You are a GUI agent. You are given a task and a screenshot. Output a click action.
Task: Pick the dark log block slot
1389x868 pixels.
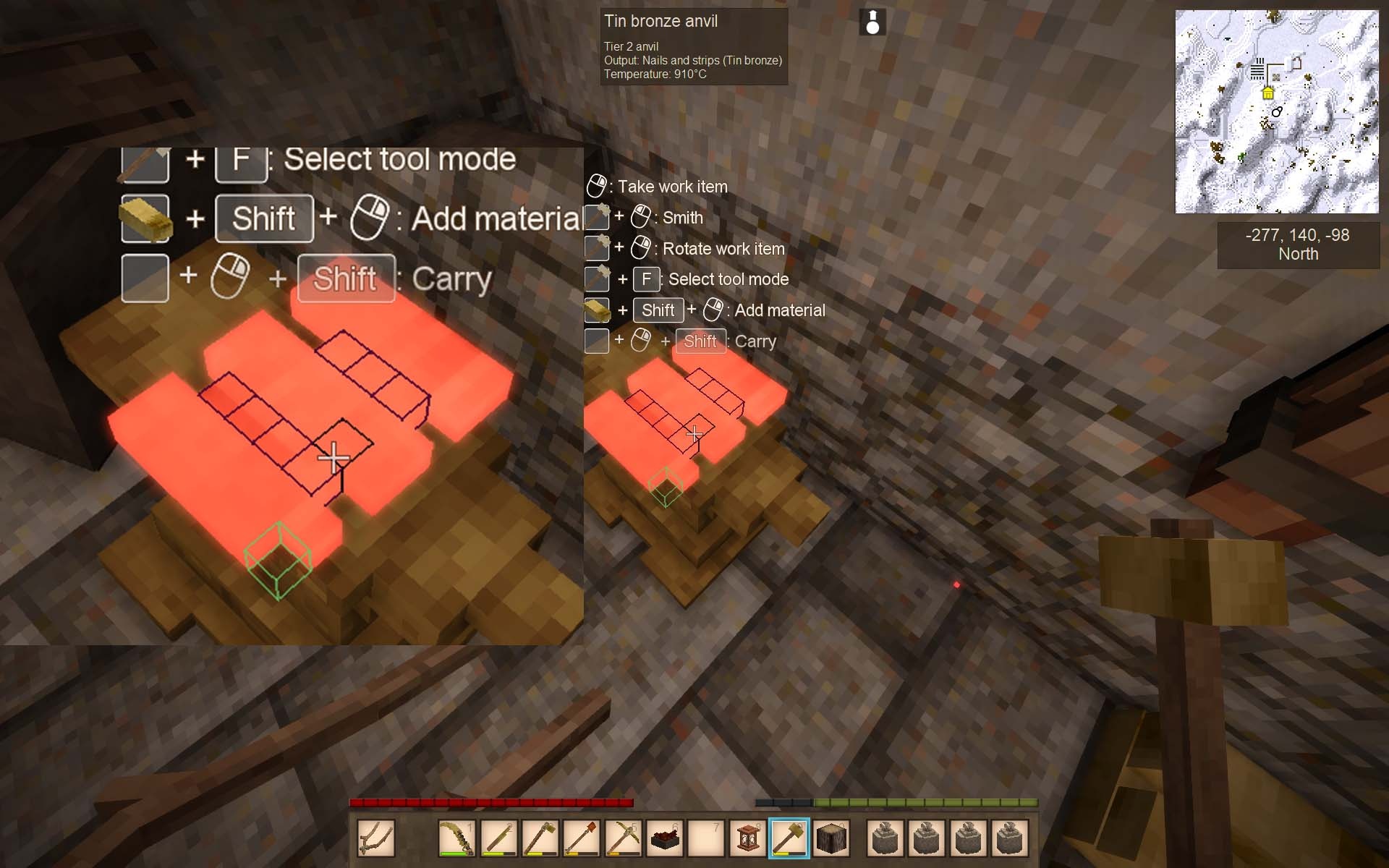[831, 838]
